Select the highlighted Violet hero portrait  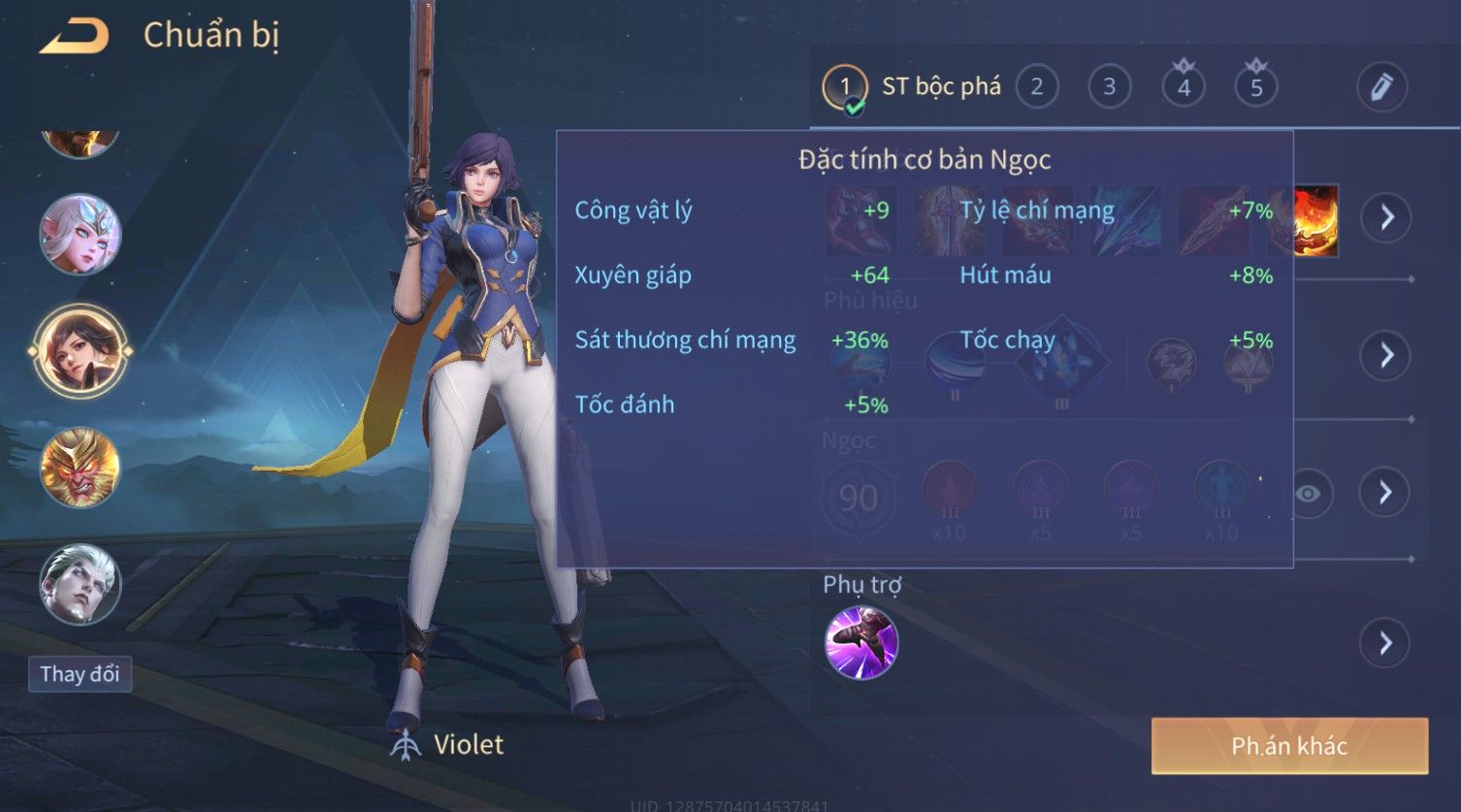[80, 350]
